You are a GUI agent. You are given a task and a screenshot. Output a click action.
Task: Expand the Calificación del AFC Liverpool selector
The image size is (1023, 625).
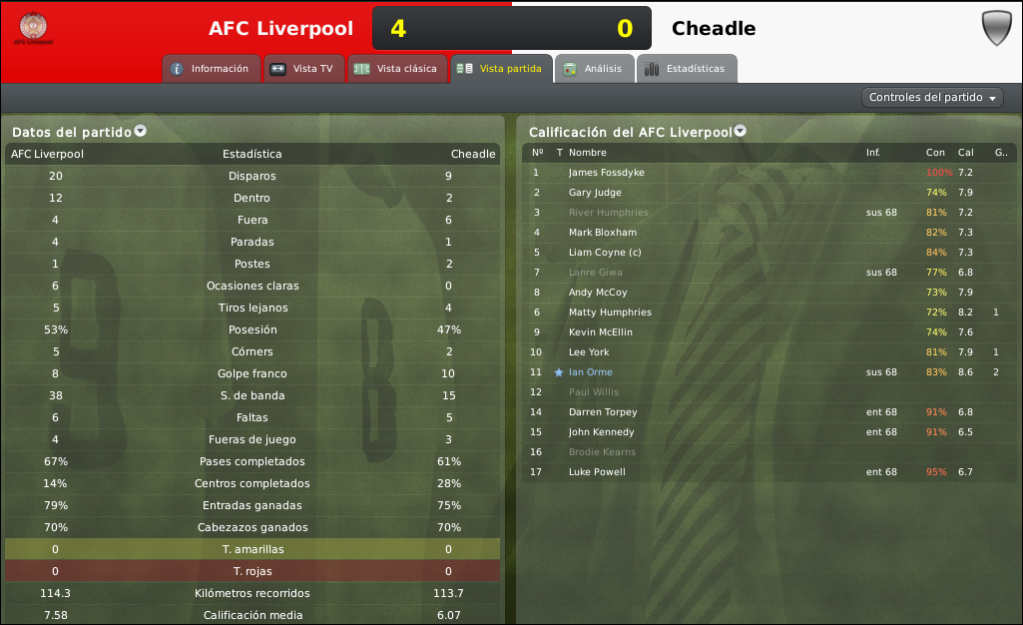click(740, 131)
